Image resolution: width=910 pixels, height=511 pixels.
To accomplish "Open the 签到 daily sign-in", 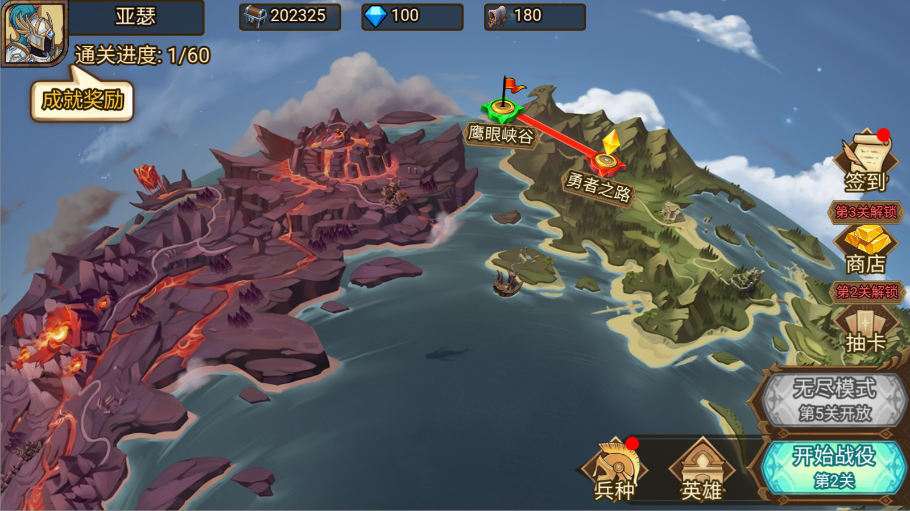I will click(x=865, y=162).
